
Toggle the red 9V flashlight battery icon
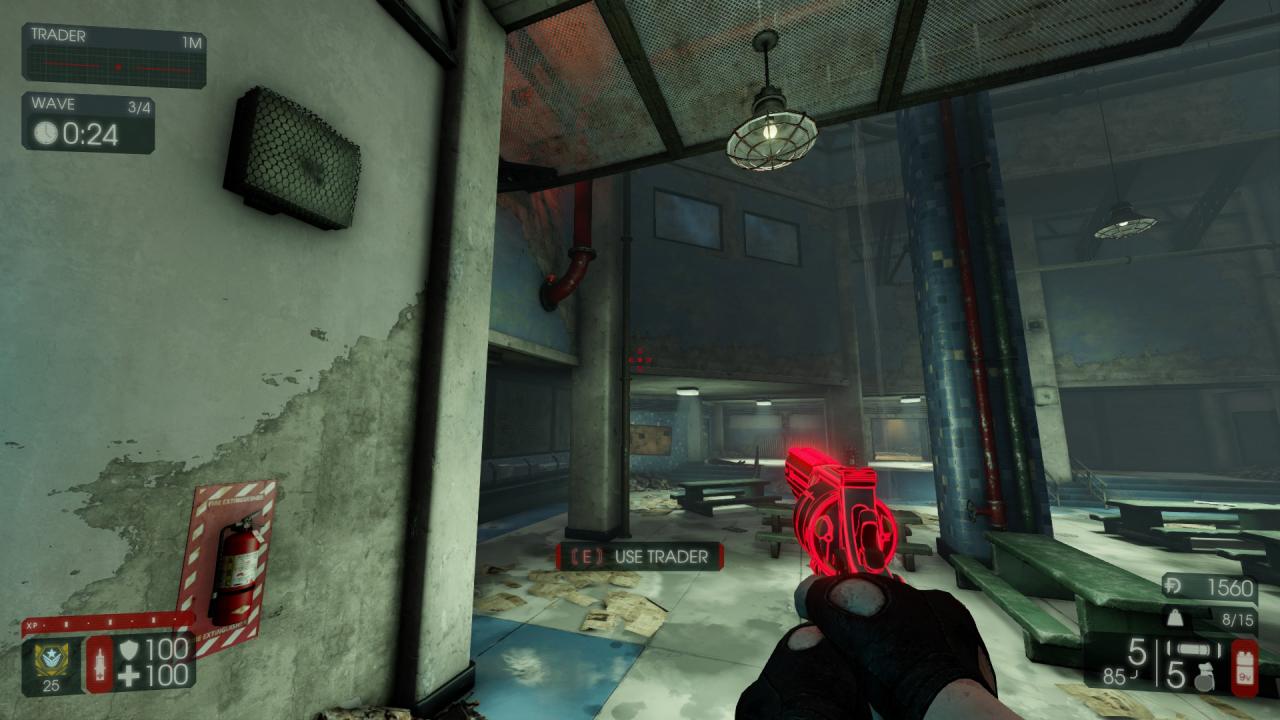(1243, 668)
